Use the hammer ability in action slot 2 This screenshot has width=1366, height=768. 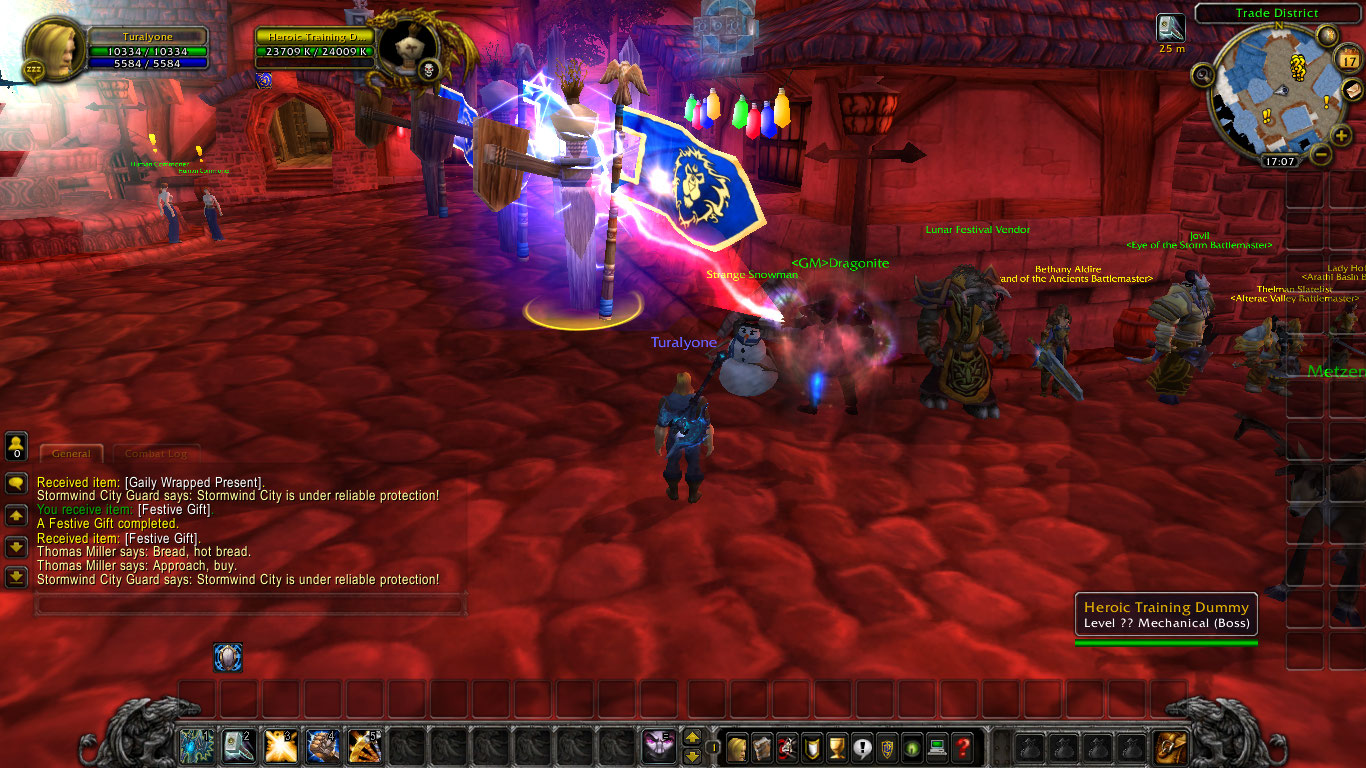(x=238, y=745)
